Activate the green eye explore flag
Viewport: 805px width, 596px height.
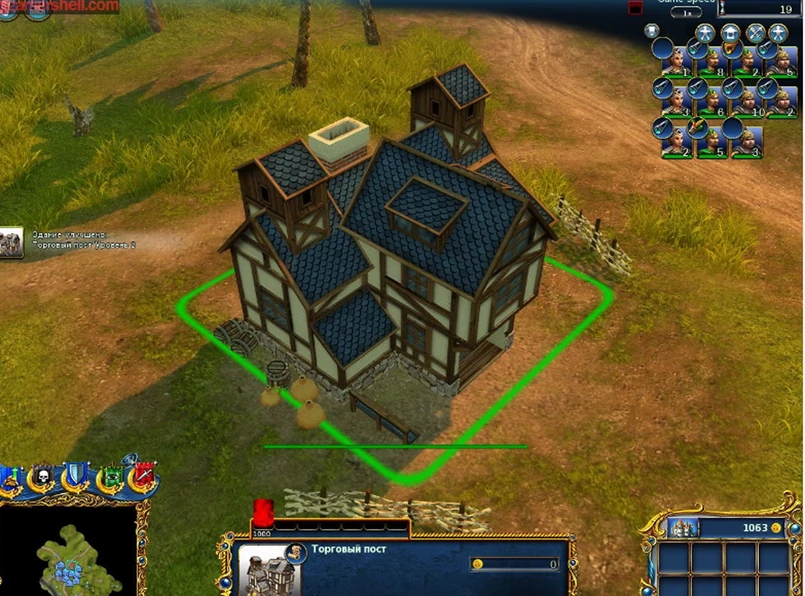click(113, 479)
